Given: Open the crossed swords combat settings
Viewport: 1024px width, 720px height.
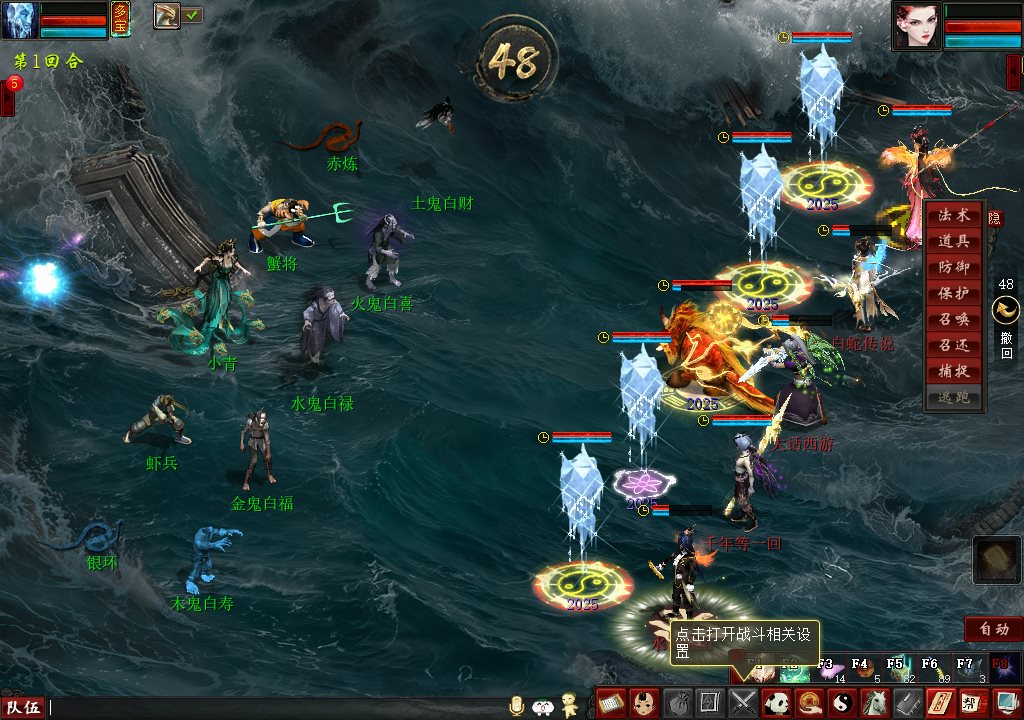Looking at the screenshot, I should [742, 703].
